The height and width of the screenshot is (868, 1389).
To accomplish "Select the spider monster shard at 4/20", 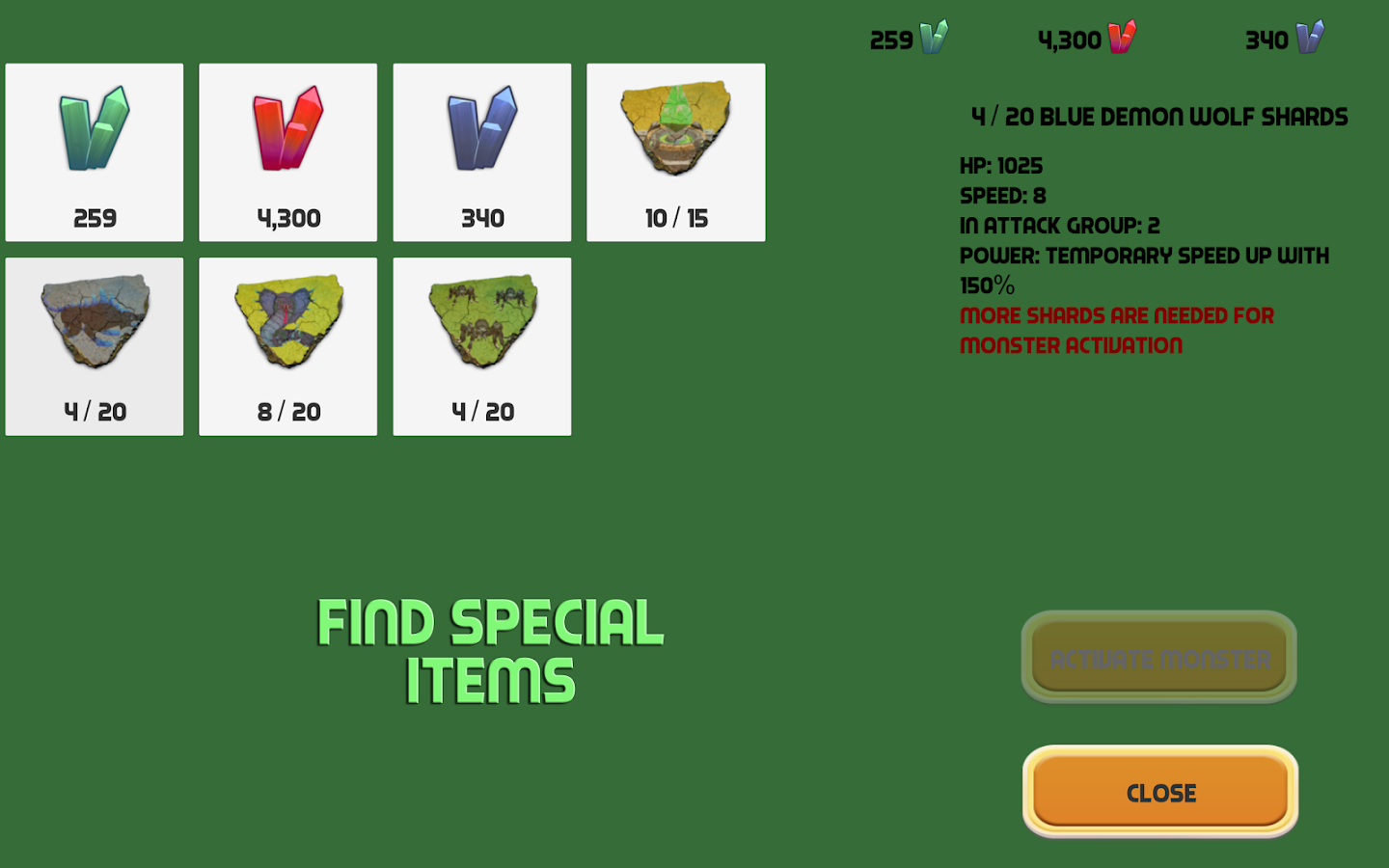I will click(481, 345).
